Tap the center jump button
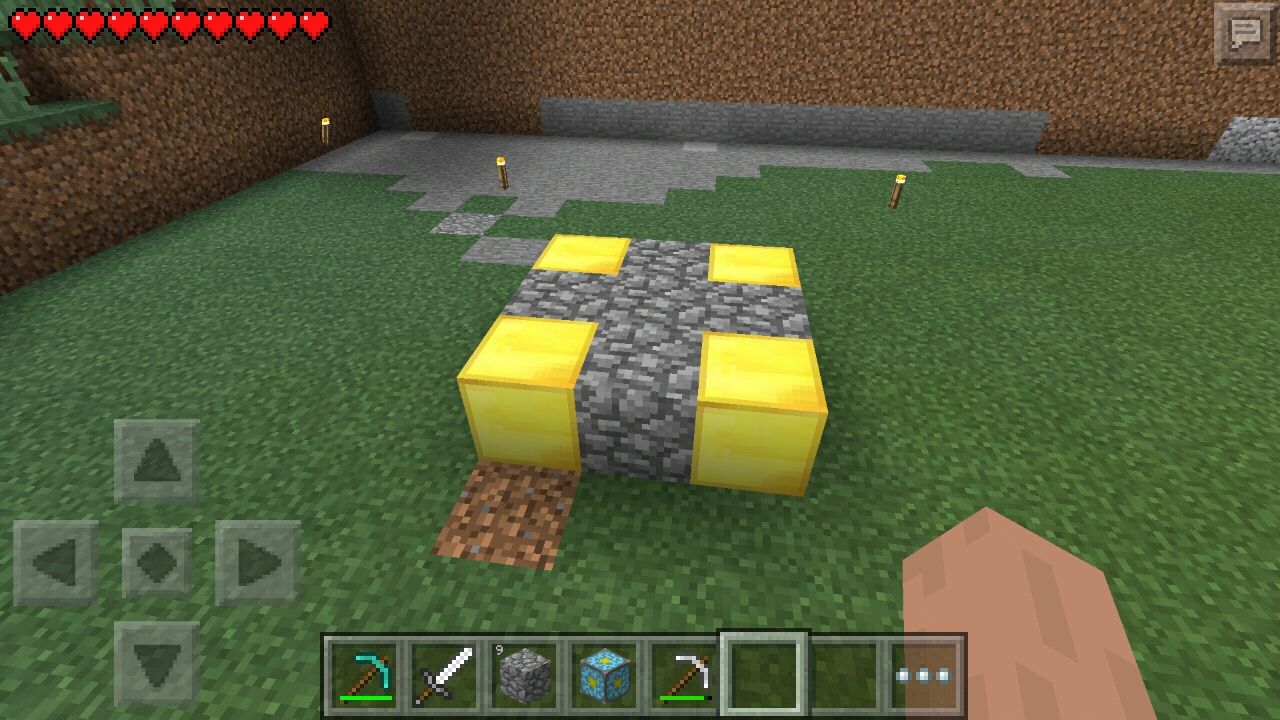Viewport: 1280px width, 720px height. pyautogui.click(x=155, y=560)
